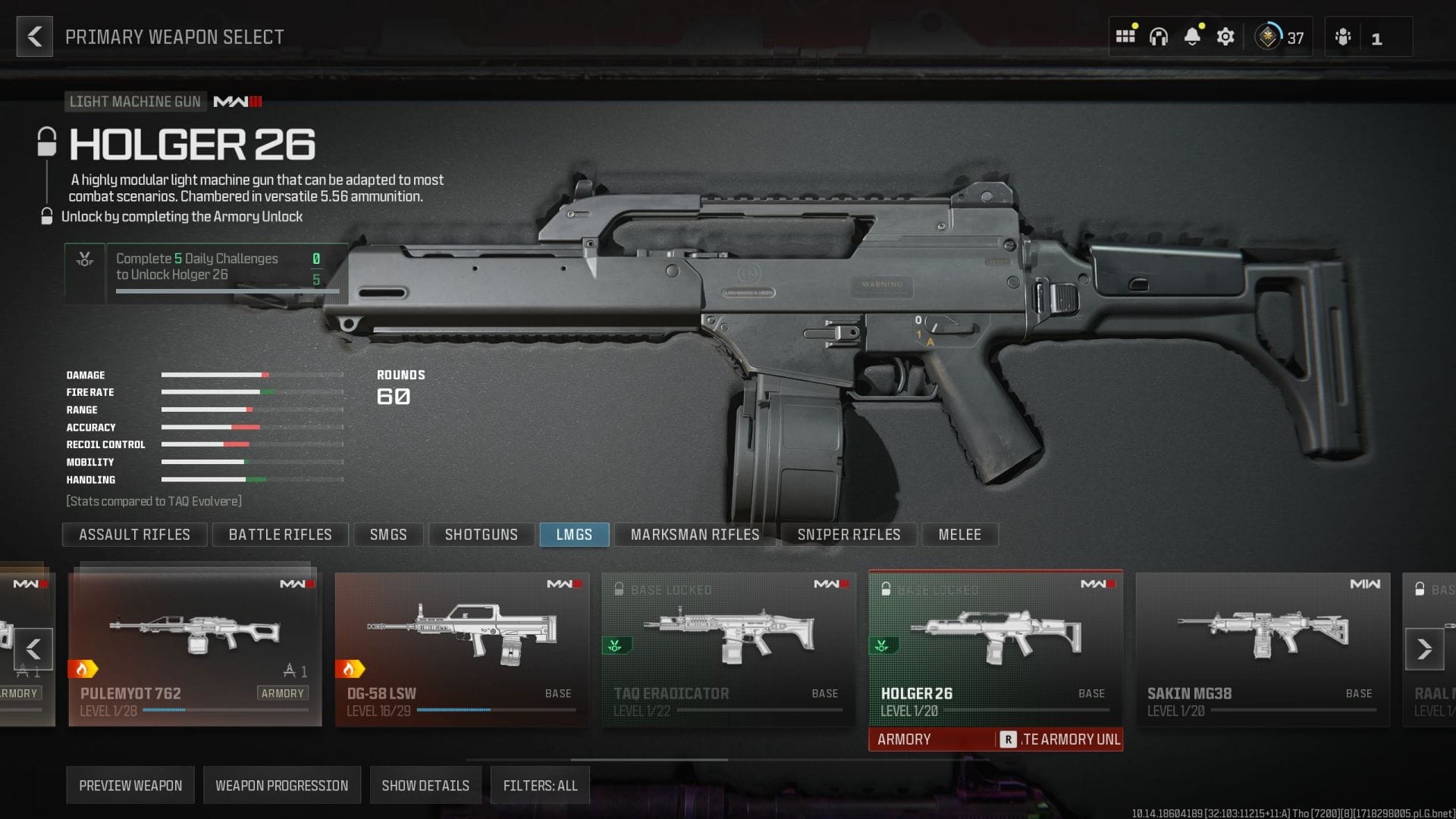View rank progress on the level 37 emblem

[1268, 36]
